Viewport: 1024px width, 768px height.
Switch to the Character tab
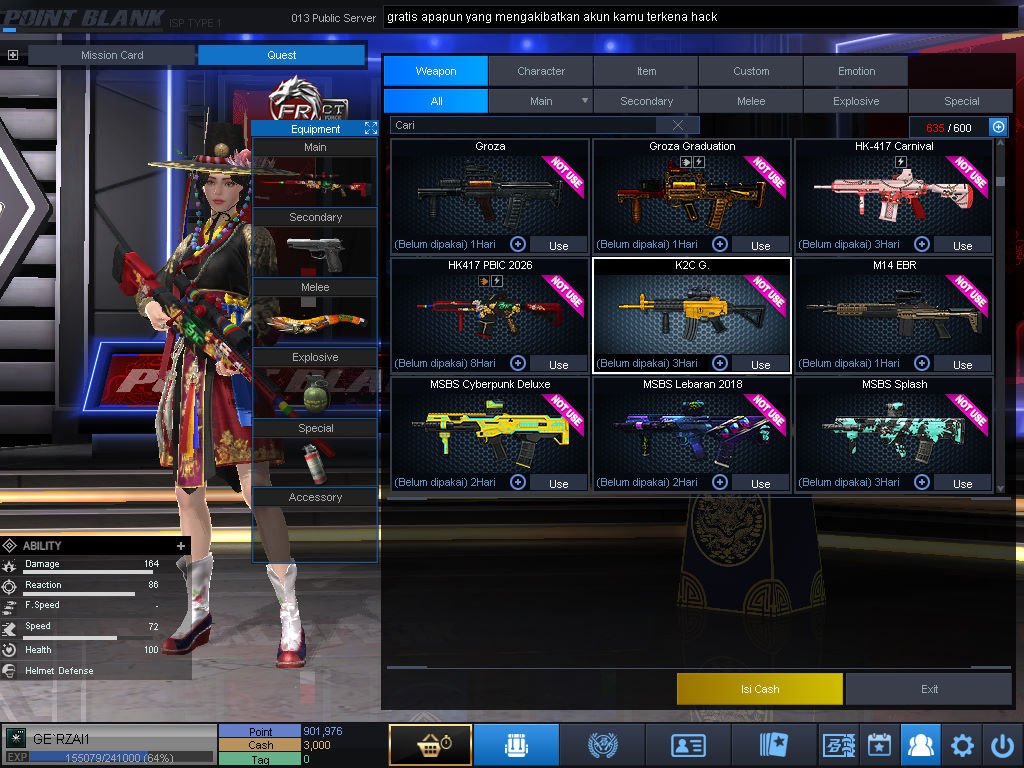[x=541, y=71]
